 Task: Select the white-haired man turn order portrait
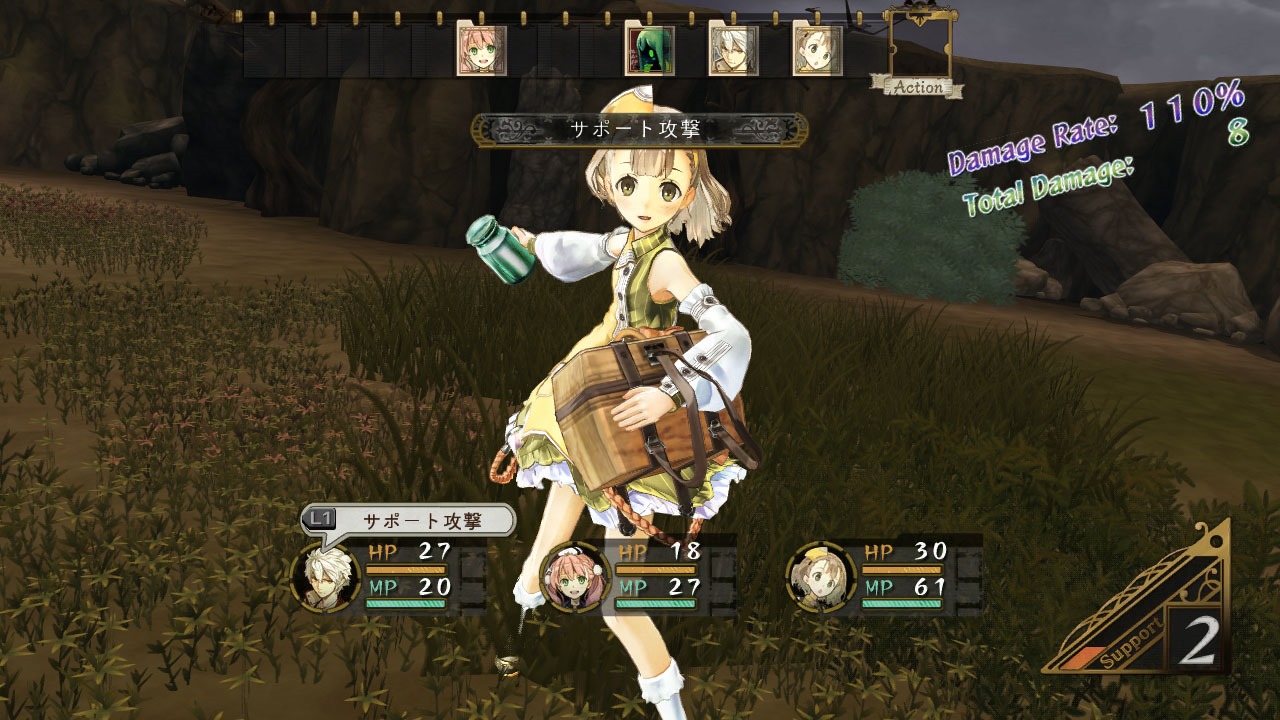(733, 50)
